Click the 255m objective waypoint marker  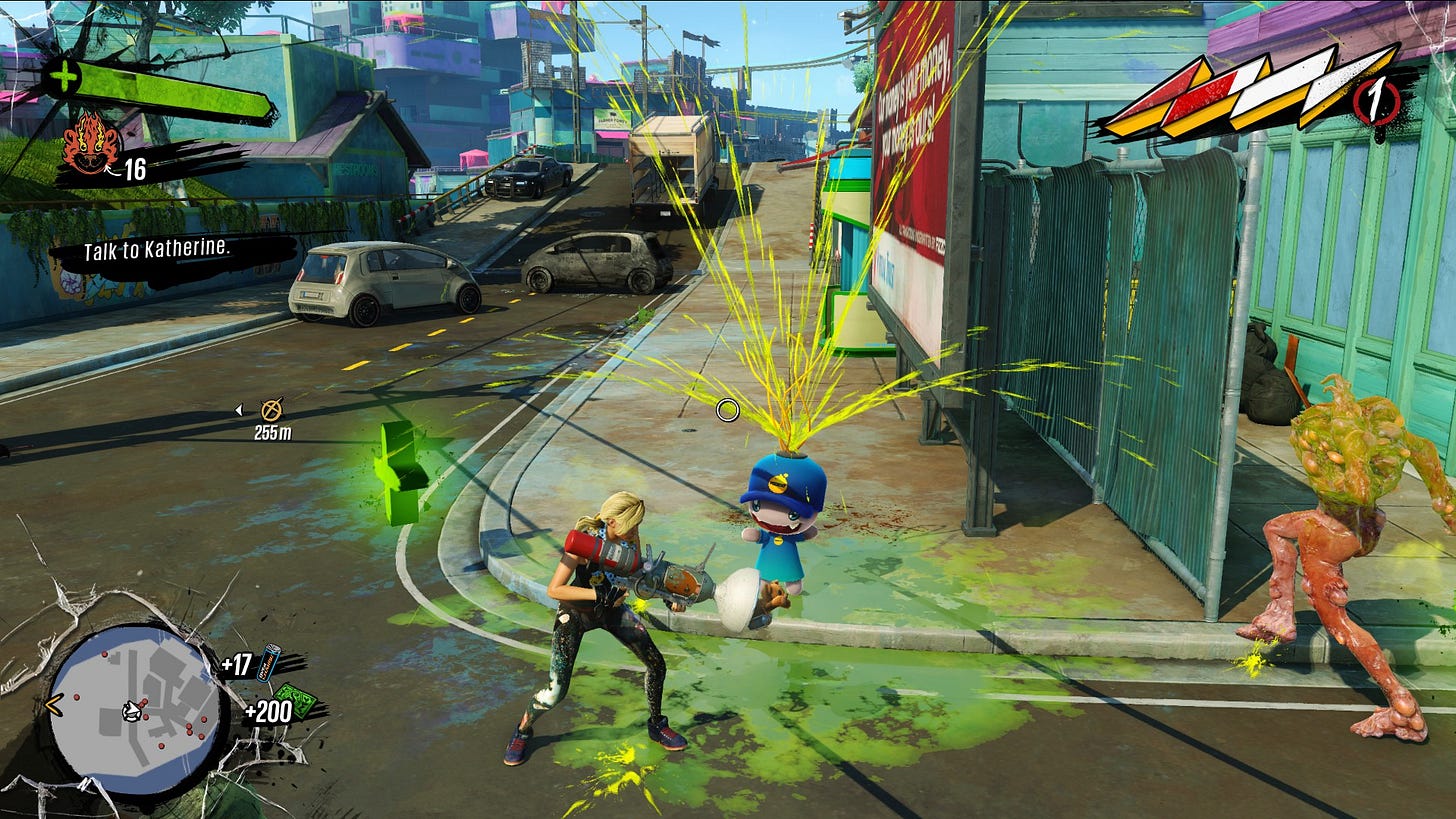tap(271, 409)
